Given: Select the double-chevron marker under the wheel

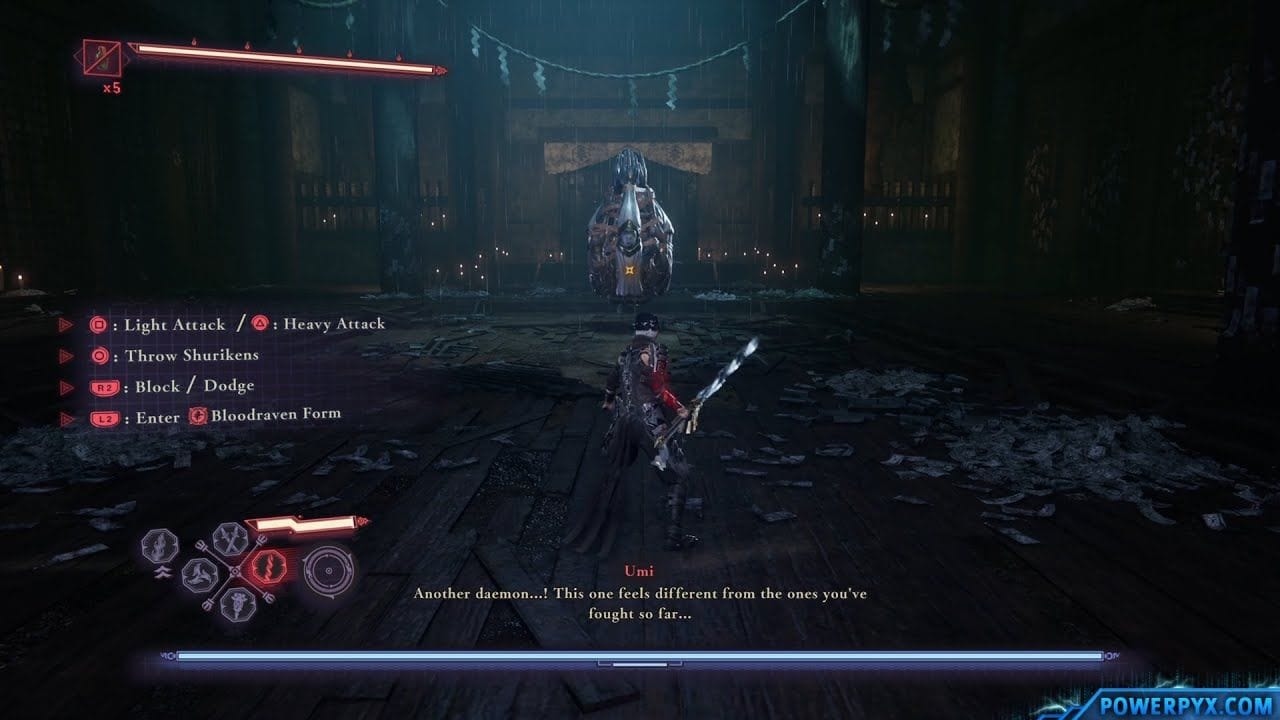Looking at the screenshot, I should 162,571.
